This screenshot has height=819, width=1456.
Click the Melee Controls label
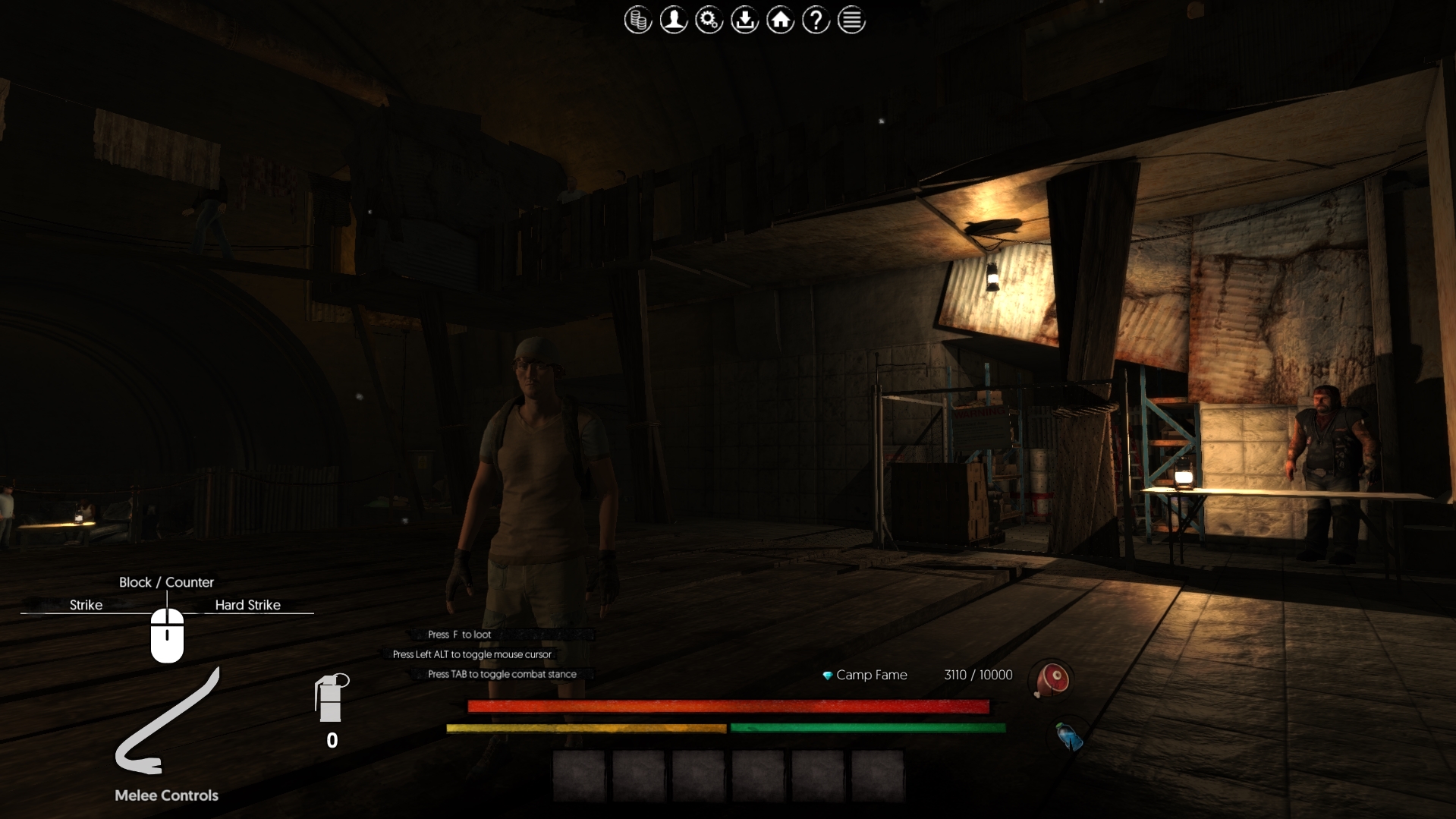tap(166, 795)
